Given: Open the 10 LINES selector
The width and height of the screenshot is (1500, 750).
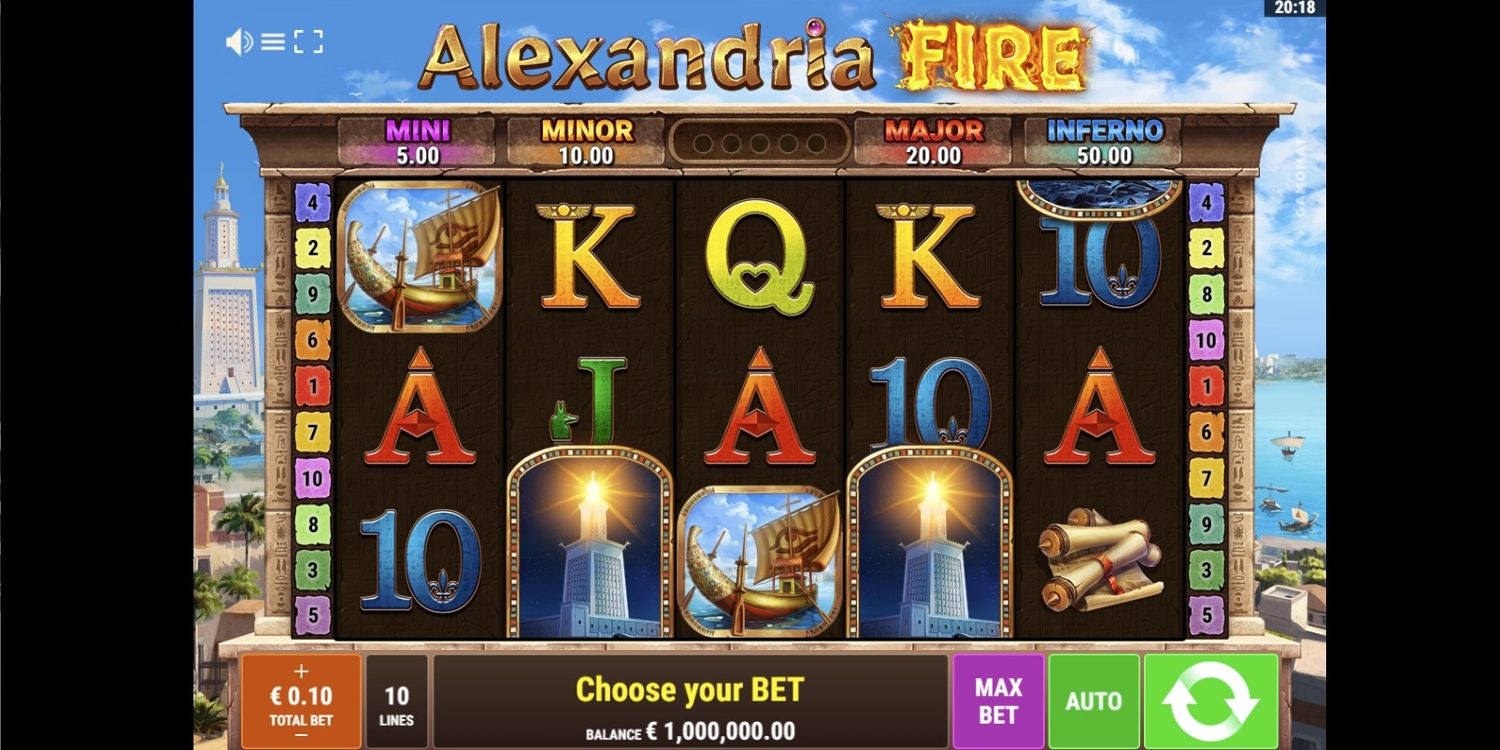Looking at the screenshot, I should click(x=397, y=703).
